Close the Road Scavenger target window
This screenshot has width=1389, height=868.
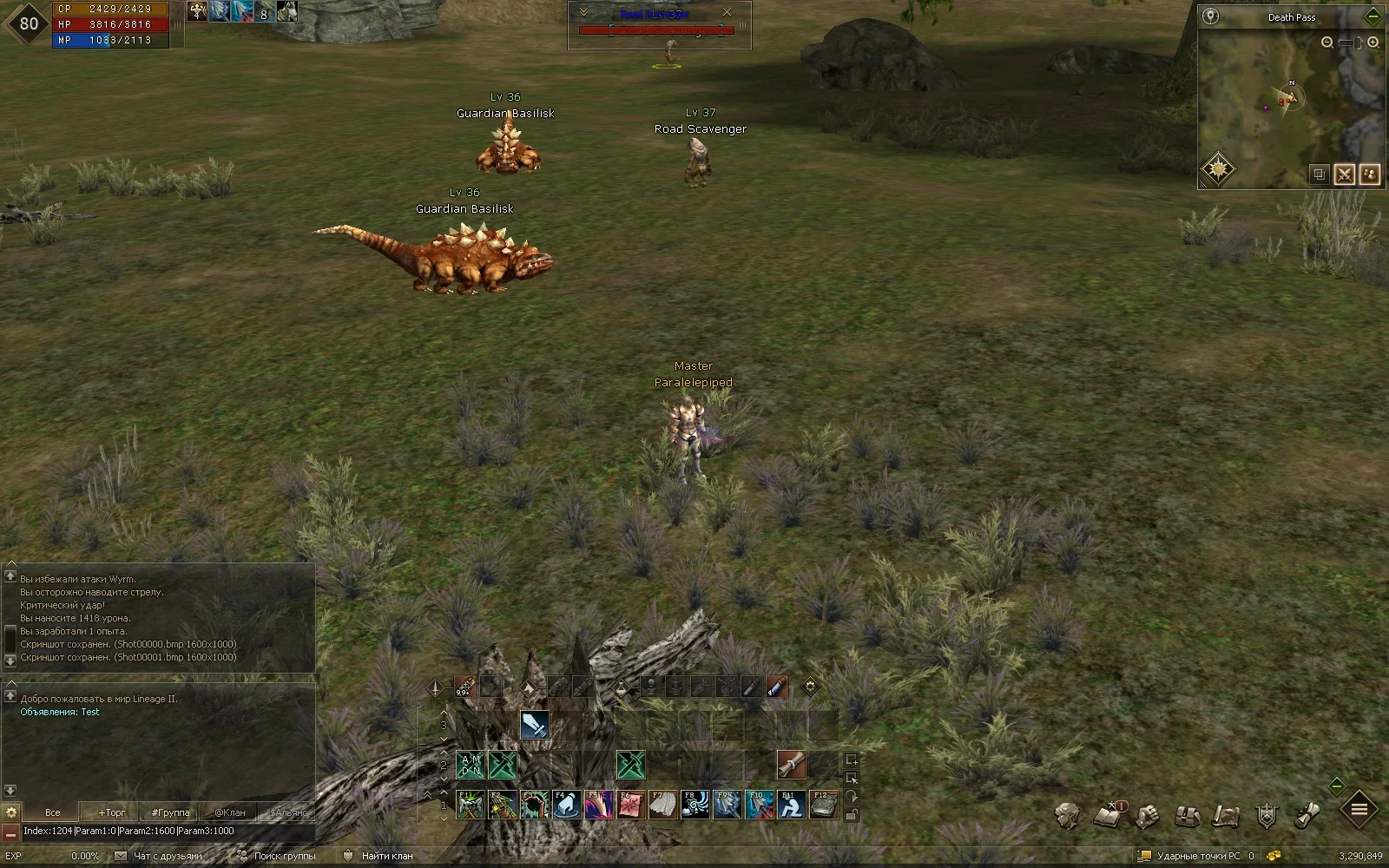[727, 12]
